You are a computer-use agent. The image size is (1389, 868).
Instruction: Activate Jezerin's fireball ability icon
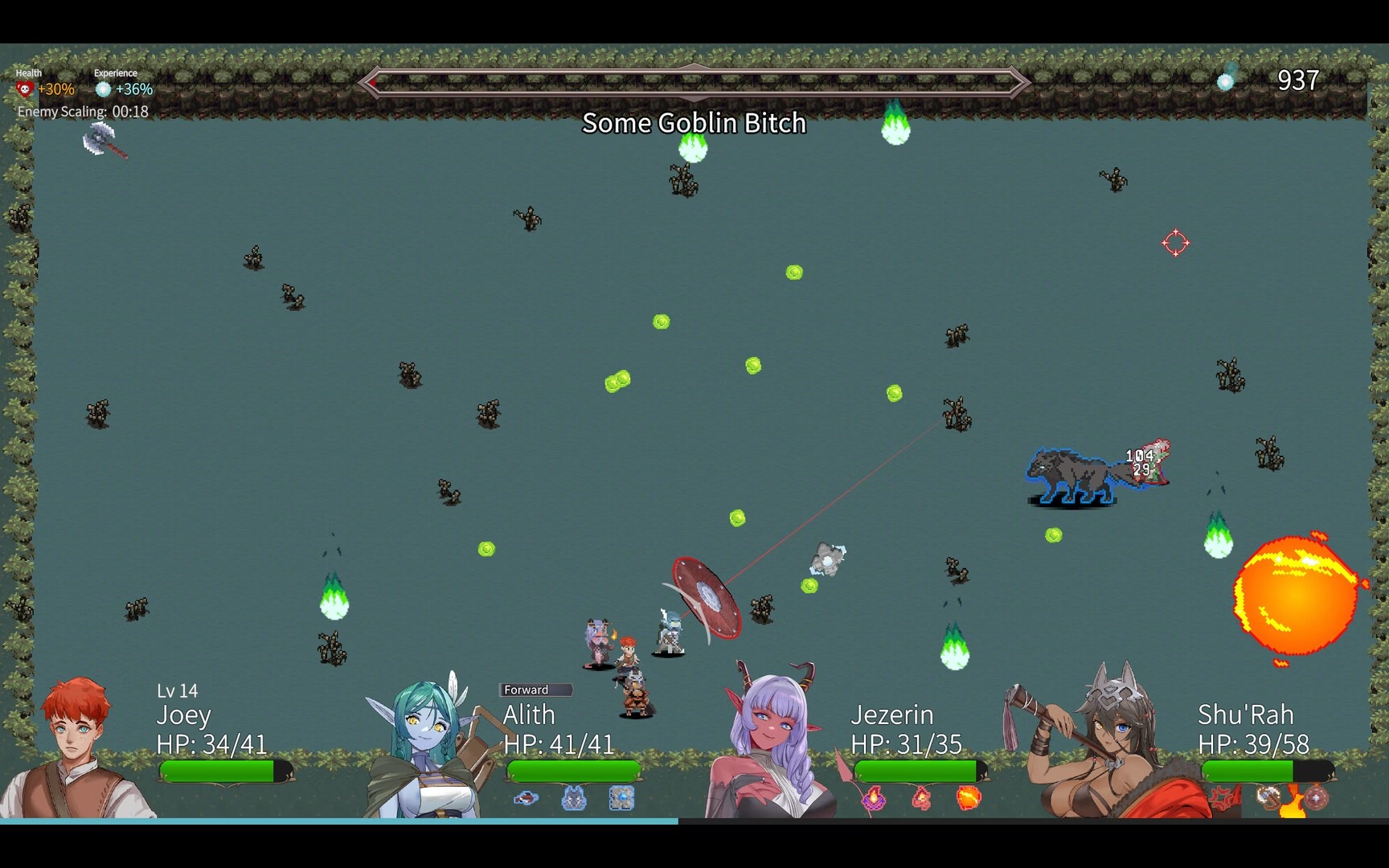pos(969,798)
